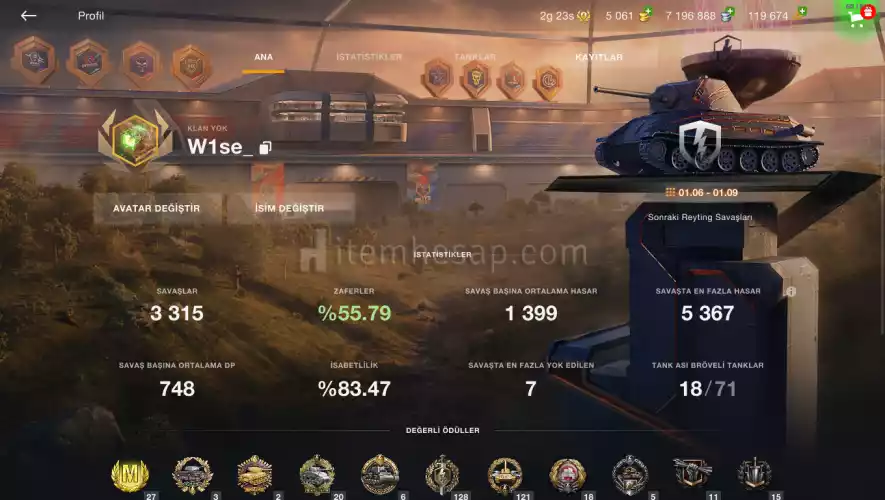Click the player avatar emblem

point(135,138)
